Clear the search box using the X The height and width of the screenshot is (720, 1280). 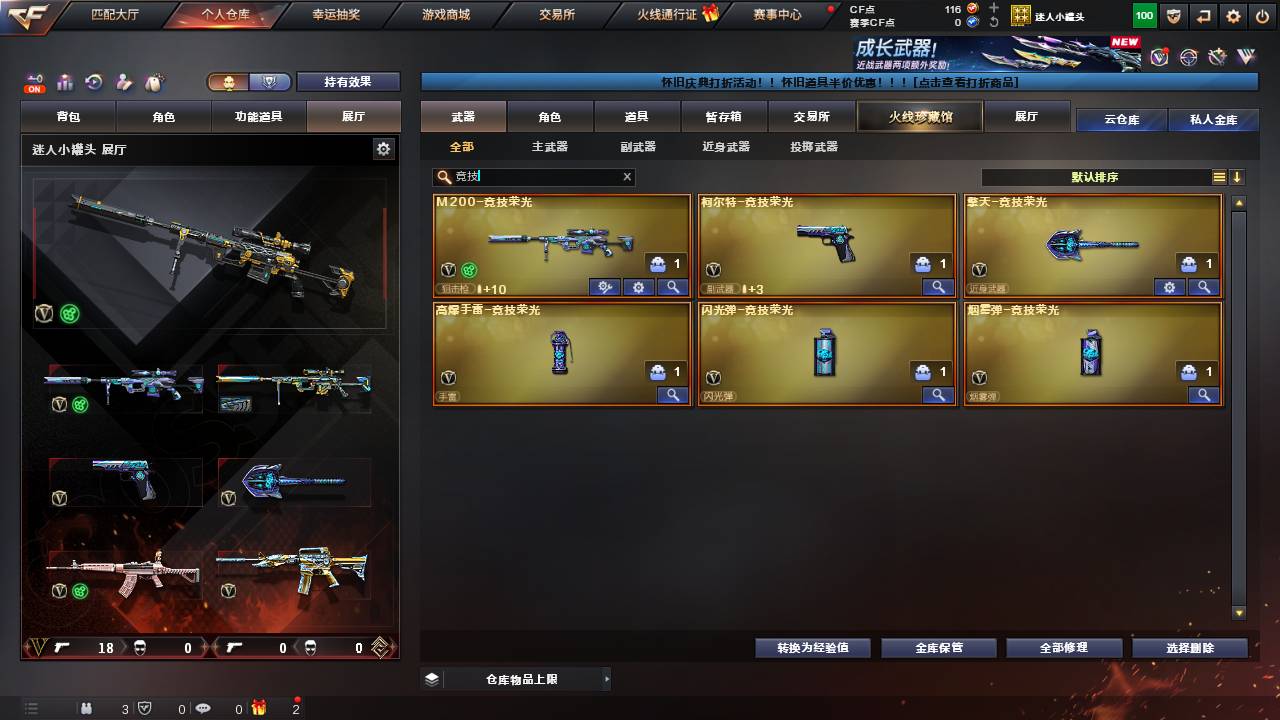click(627, 177)
